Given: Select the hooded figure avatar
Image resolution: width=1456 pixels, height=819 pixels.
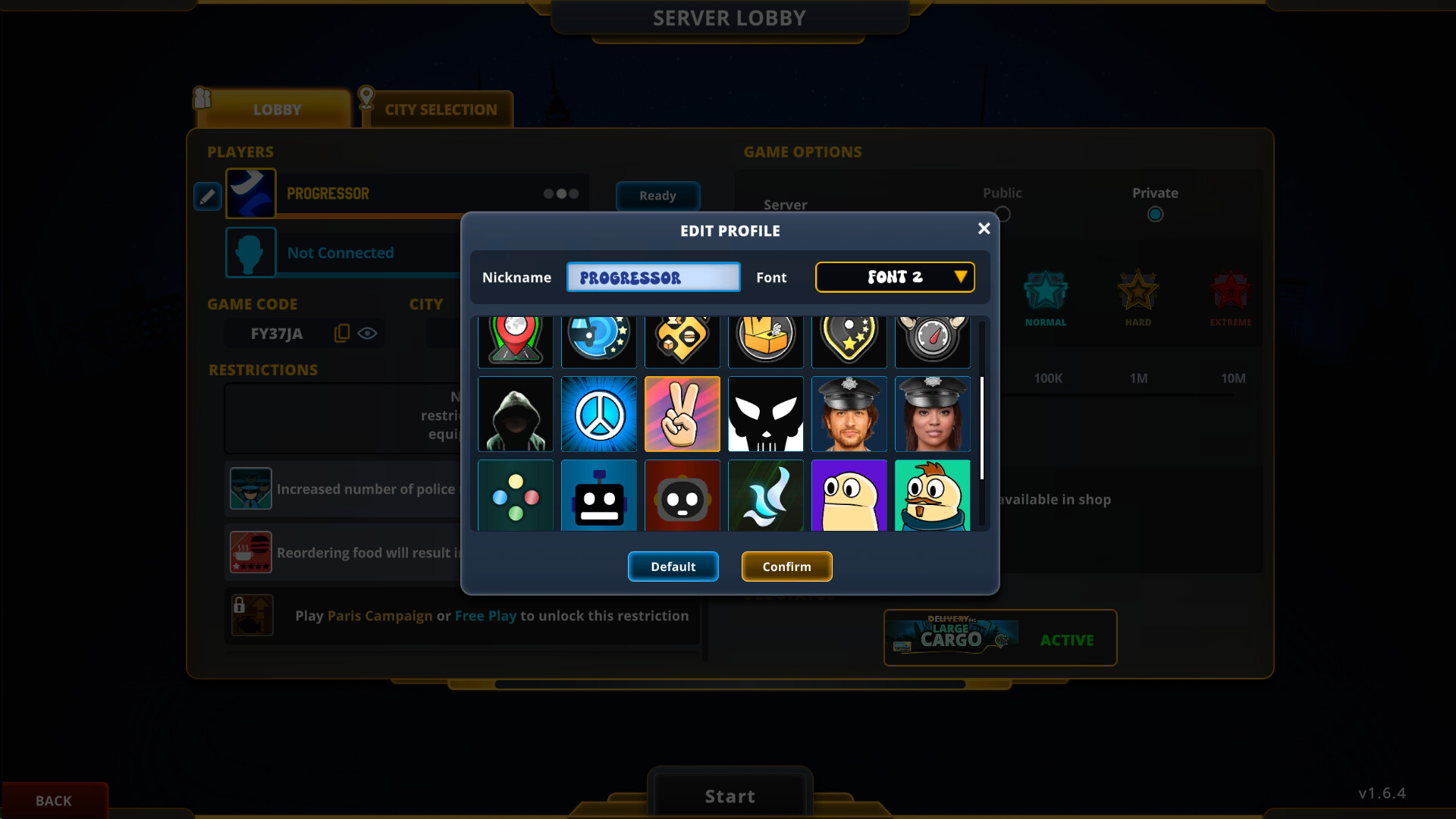Looking at the screenshot, I should coord(515,414).
